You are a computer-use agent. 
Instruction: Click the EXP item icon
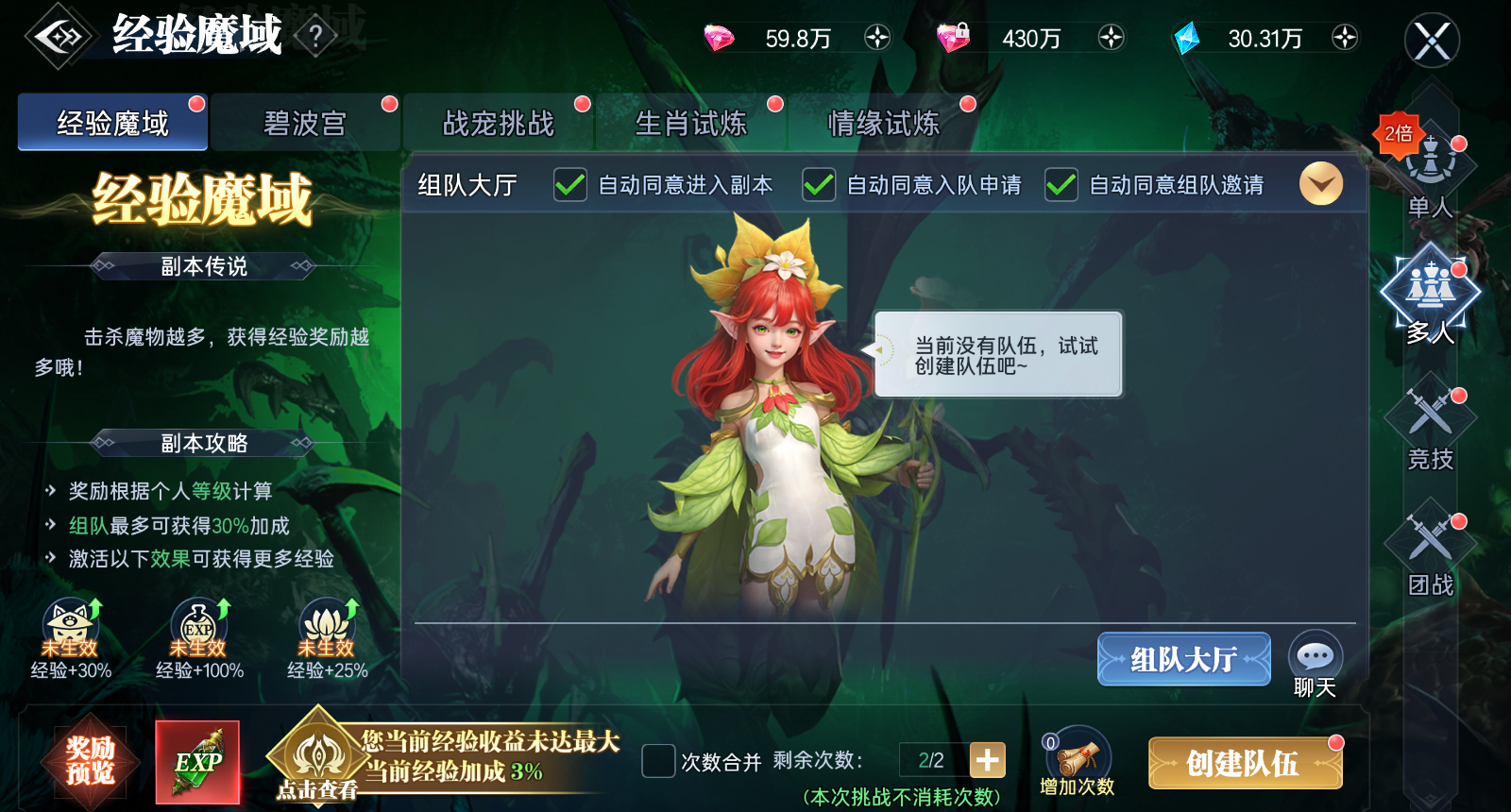[x=198, y=760]
